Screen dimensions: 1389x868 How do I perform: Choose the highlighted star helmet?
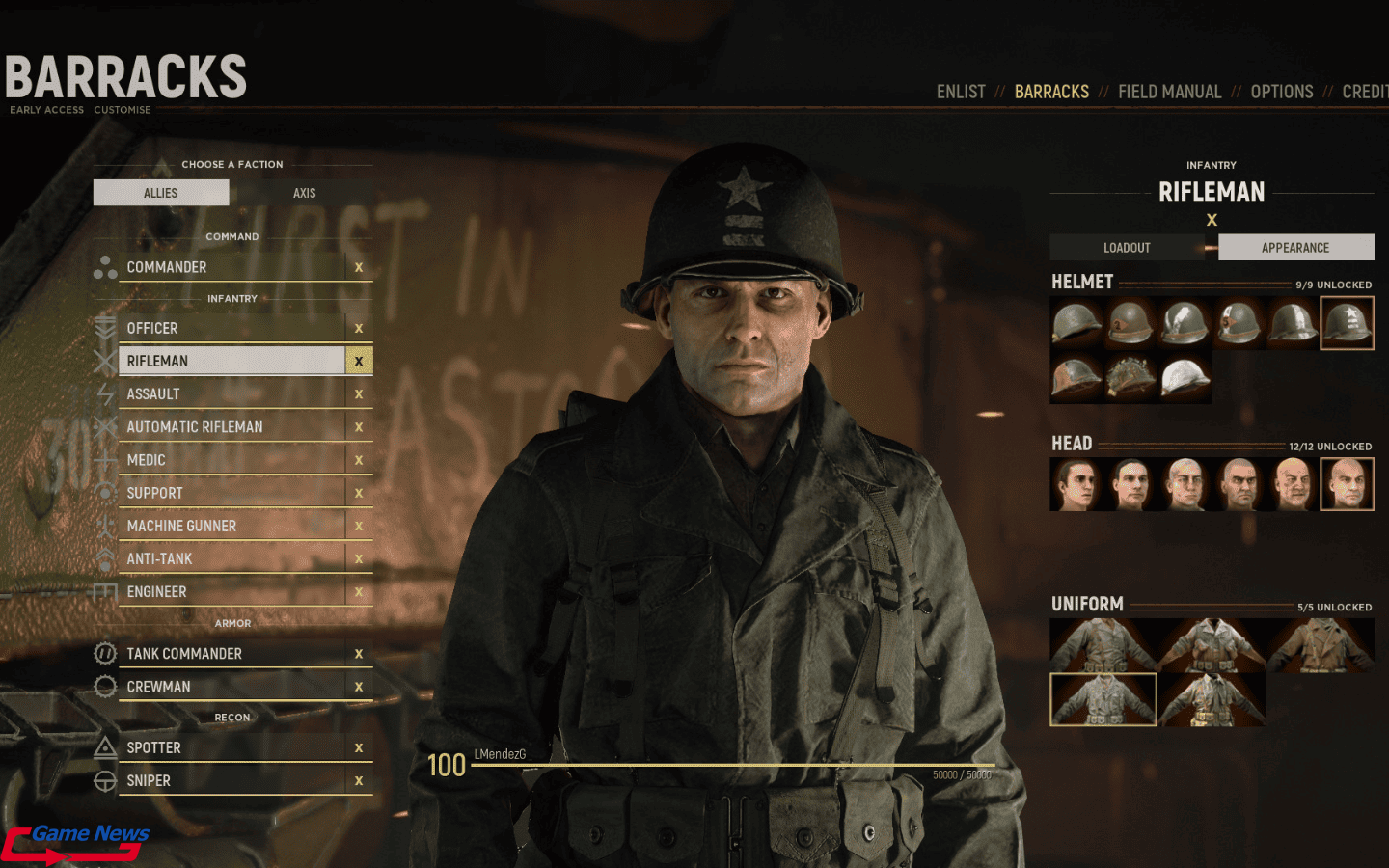click(1347, 323)
